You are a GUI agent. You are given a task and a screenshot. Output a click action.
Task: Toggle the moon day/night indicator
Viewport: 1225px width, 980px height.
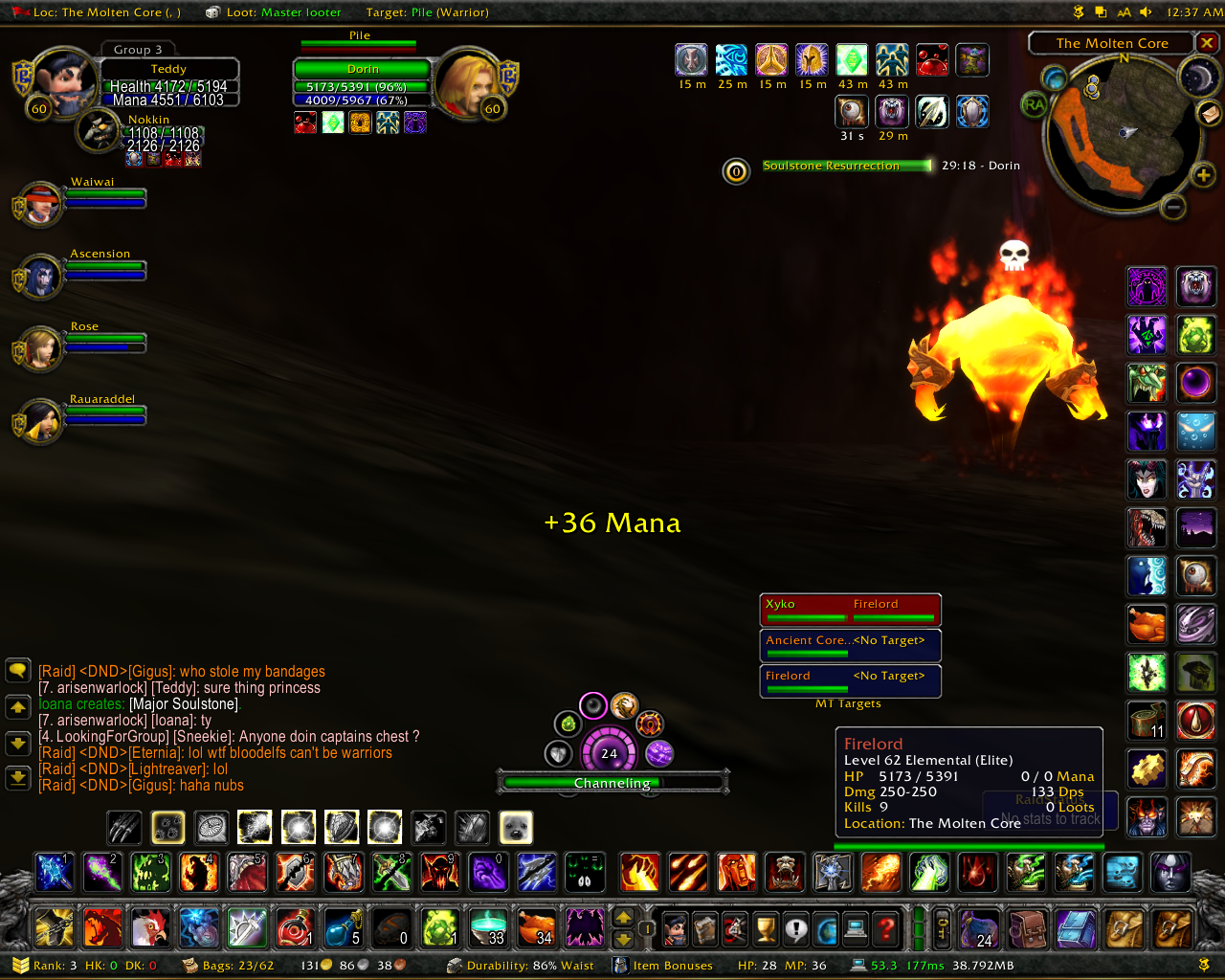click(1197, 77)
